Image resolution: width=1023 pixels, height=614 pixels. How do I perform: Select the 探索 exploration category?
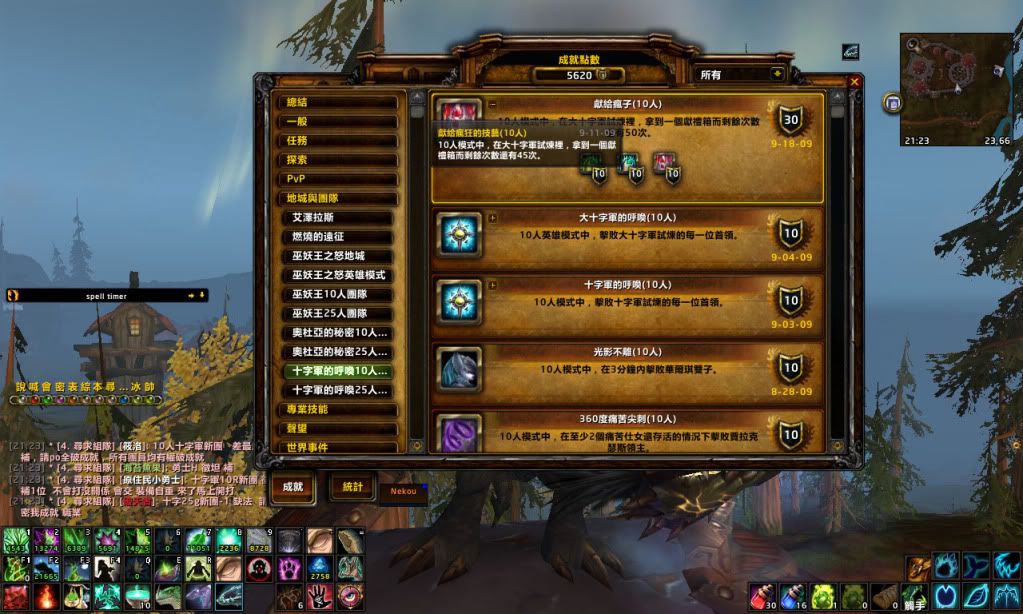[336, 160]
